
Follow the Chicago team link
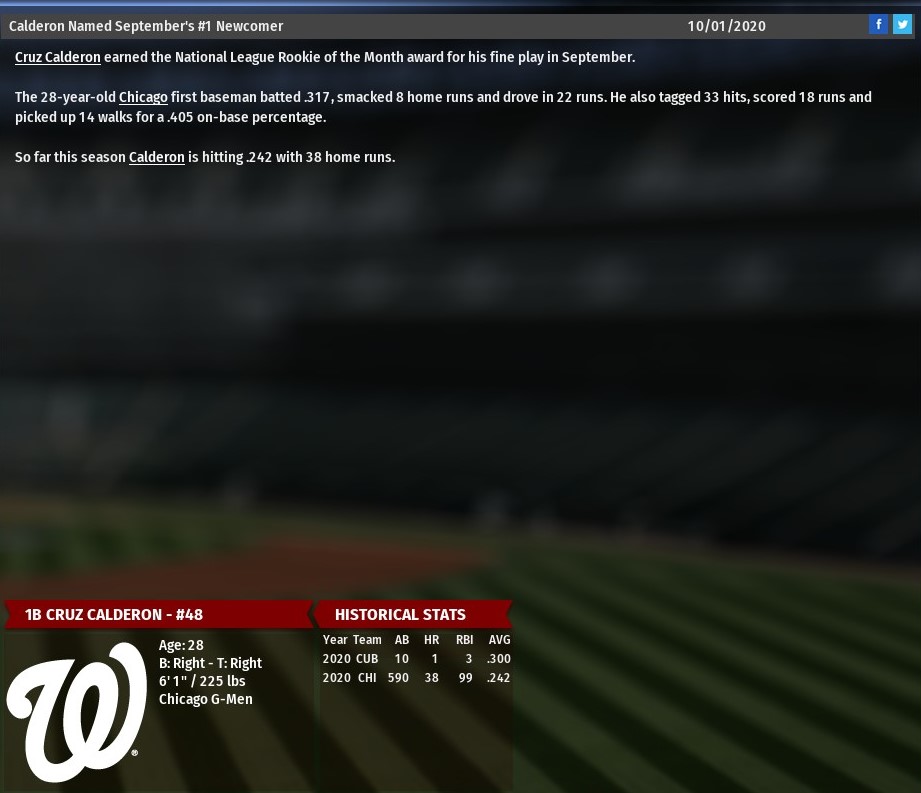tap(143, 98)
